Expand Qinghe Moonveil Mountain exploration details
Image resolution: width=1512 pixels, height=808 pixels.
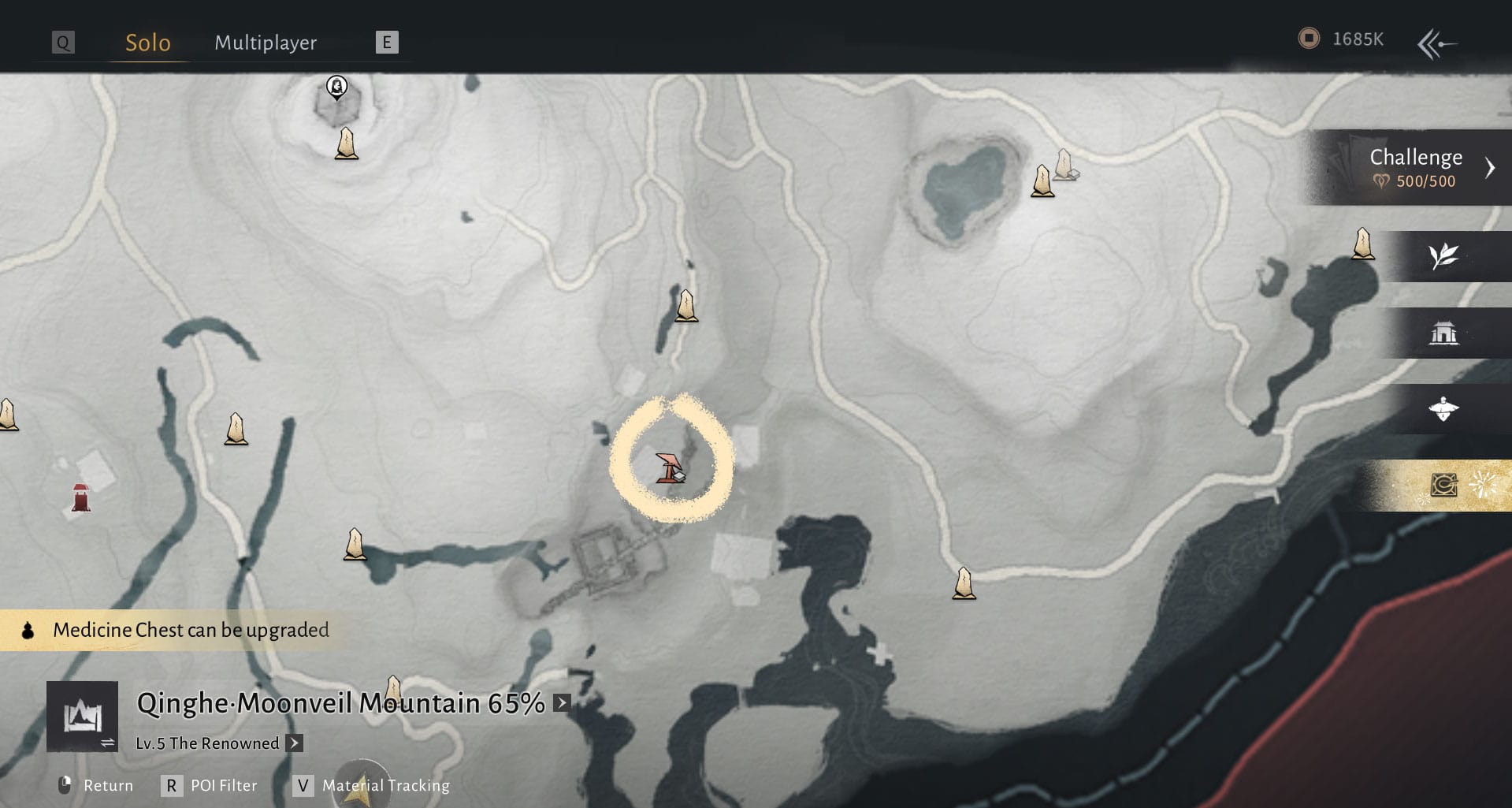pyautogui.click(x=562, y=702)
